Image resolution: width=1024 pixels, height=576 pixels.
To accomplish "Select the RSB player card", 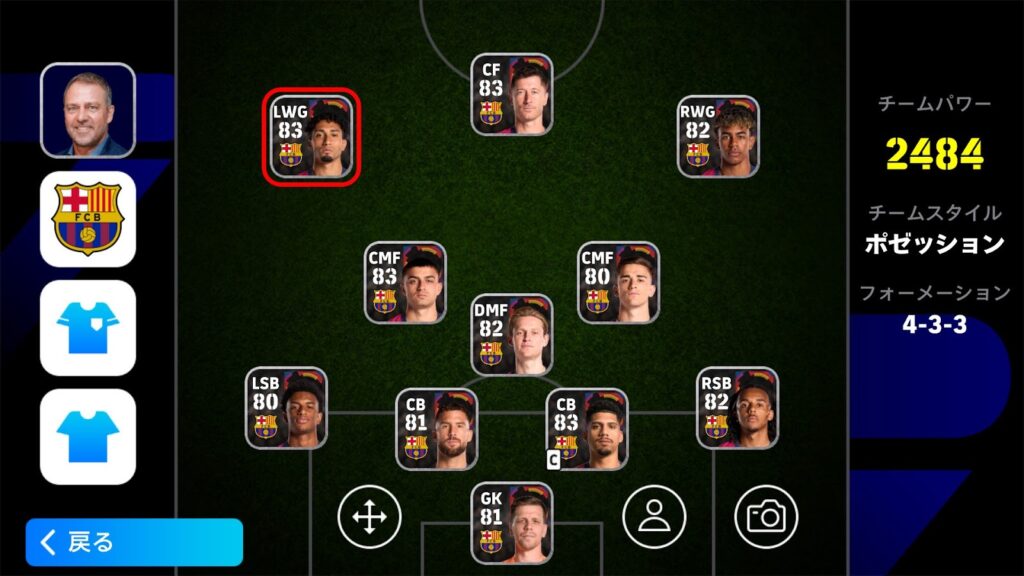I will (737, 408).
